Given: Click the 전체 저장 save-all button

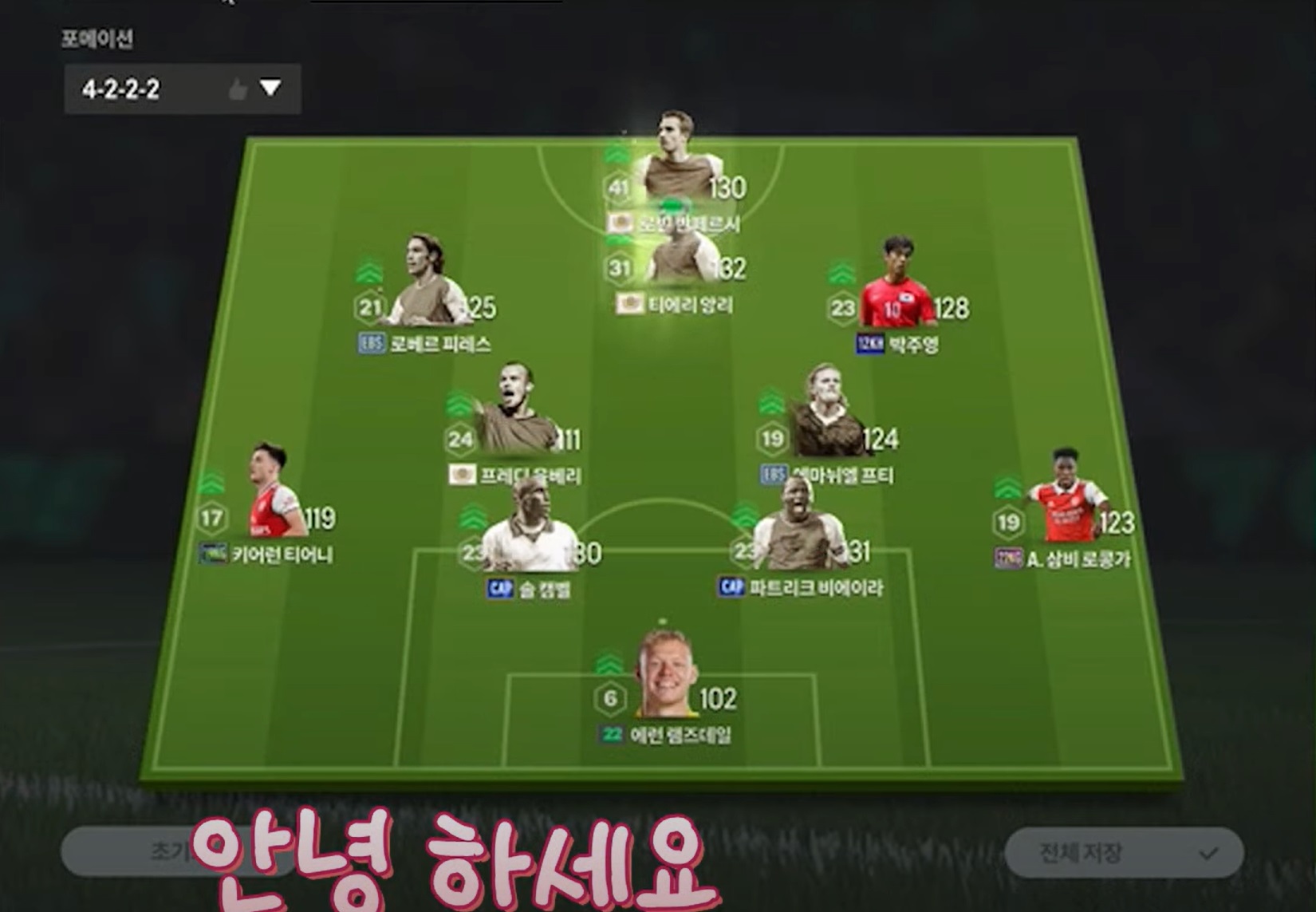Looking at the screenshot, I should pos(1123,853).
